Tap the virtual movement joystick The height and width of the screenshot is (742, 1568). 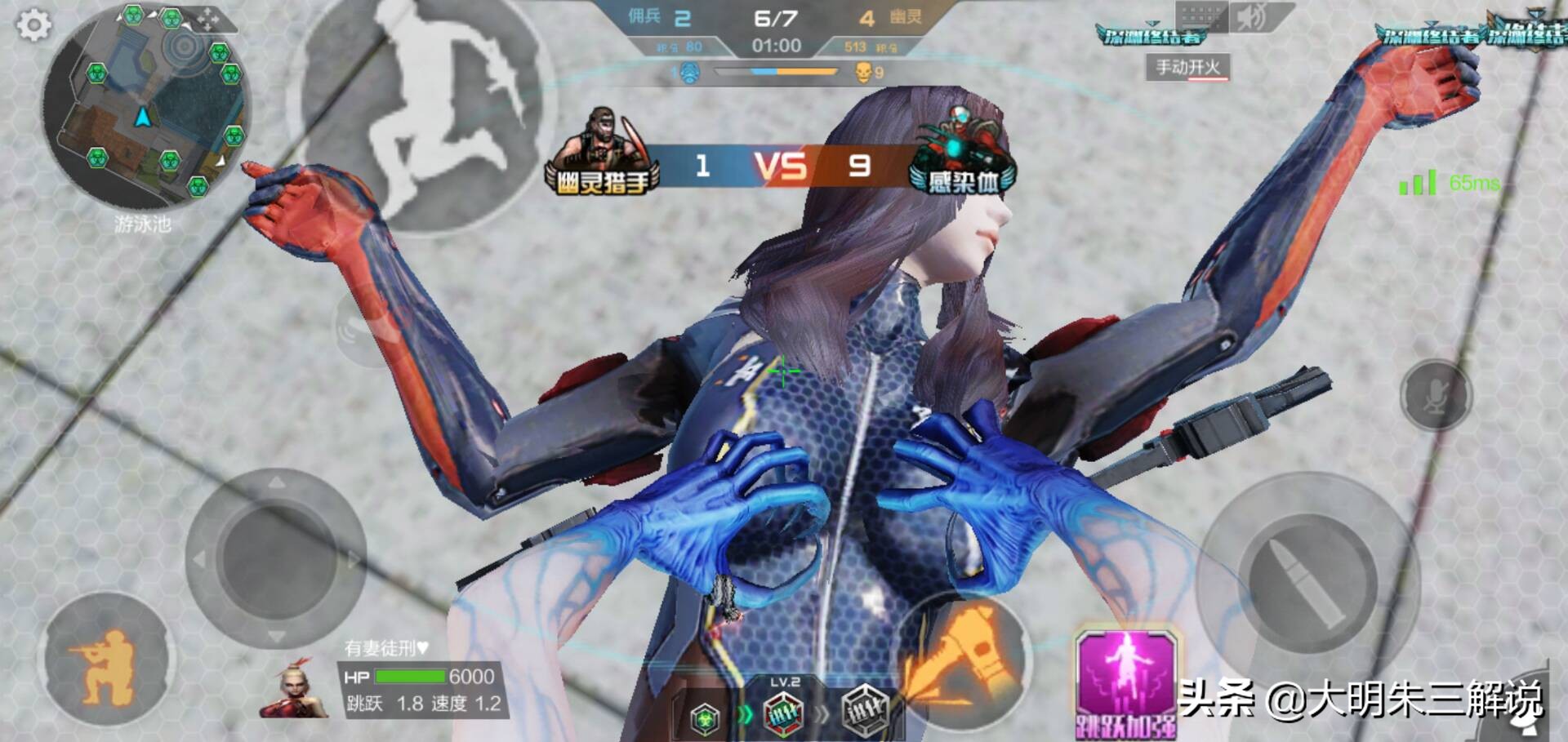click(276, 558)
